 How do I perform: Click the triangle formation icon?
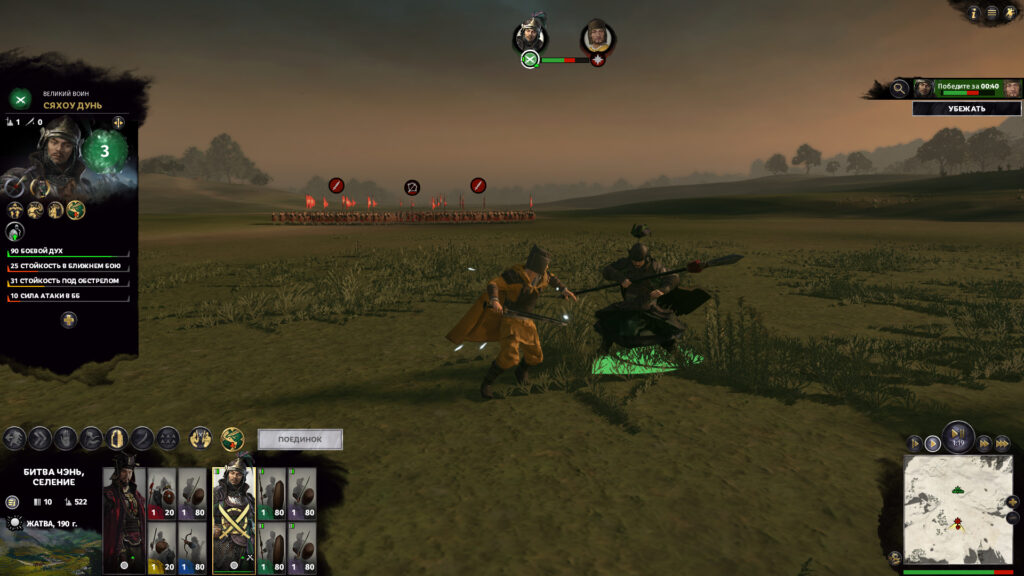[x=168, y=438]
